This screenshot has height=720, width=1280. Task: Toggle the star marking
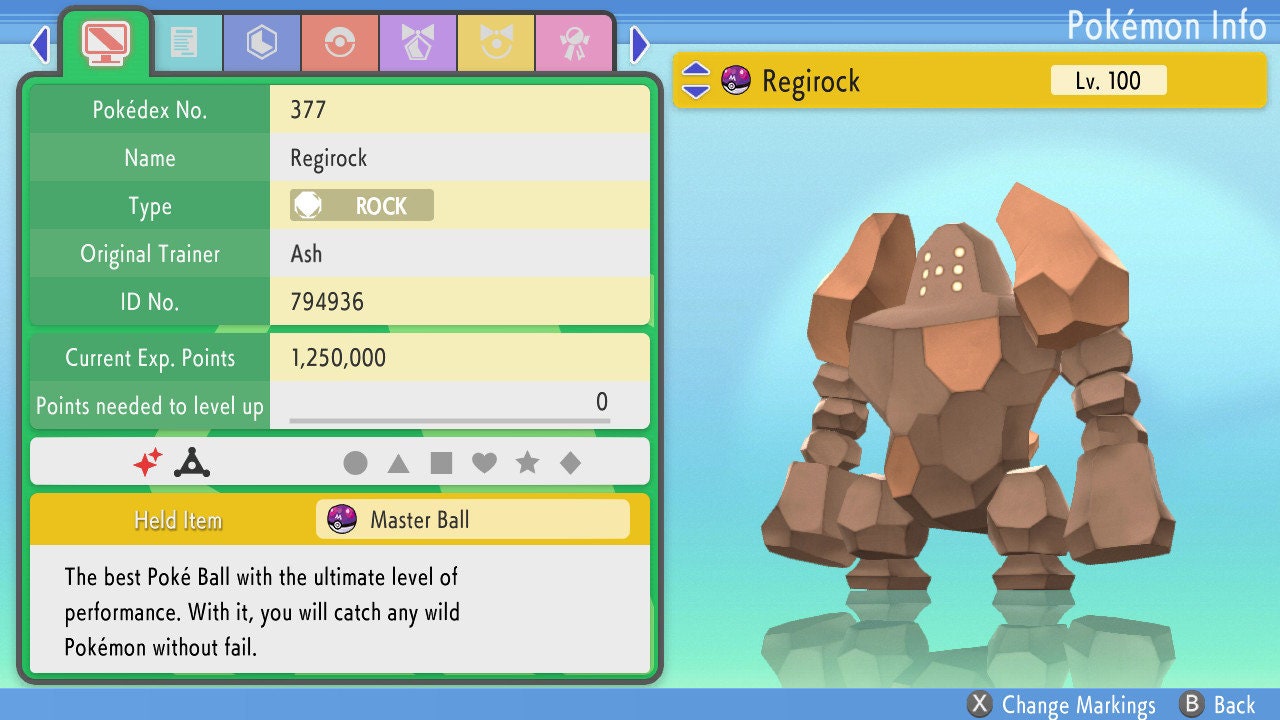point(529,462)
